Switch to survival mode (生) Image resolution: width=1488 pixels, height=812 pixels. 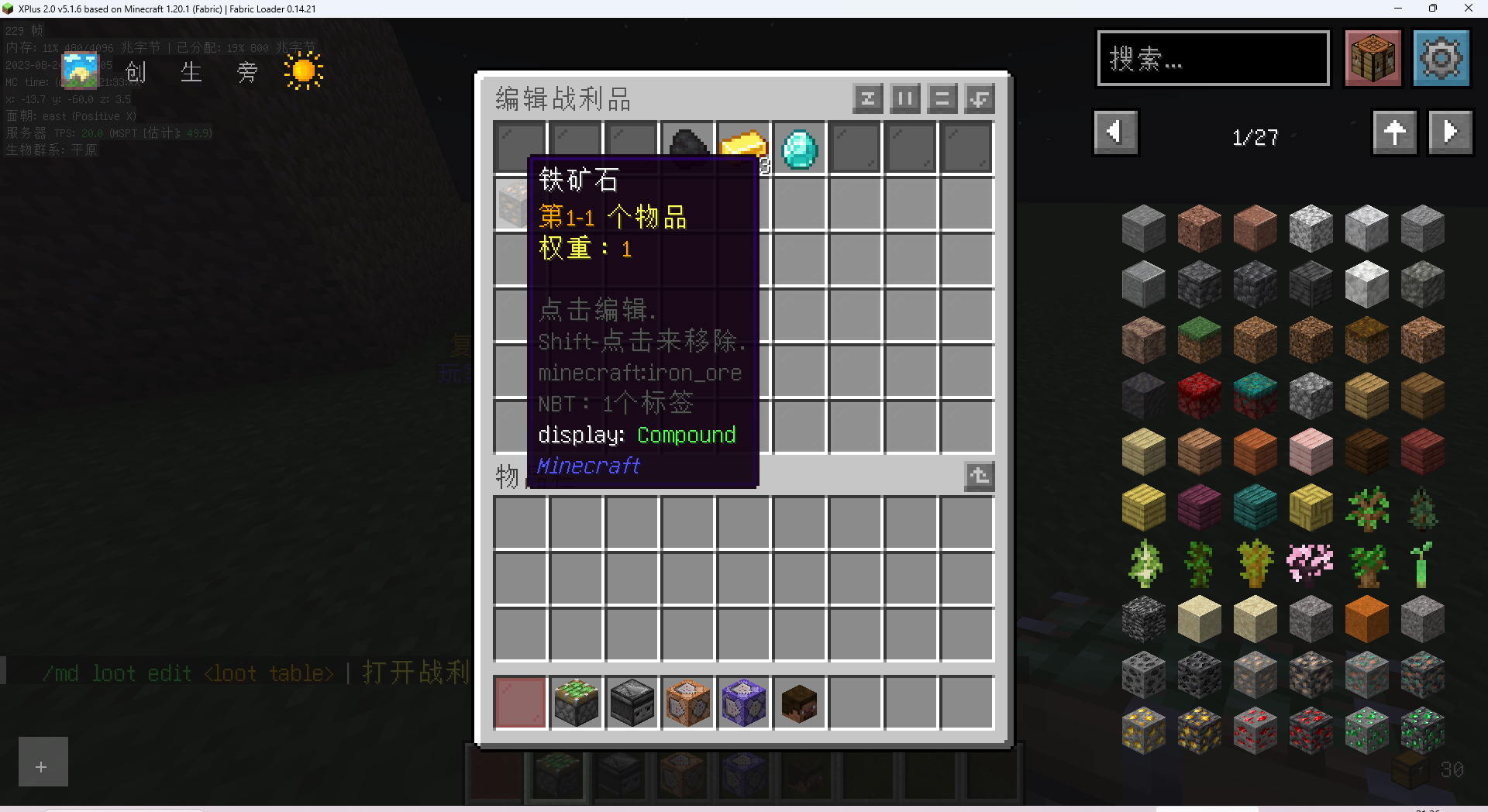tap(191, 72)
